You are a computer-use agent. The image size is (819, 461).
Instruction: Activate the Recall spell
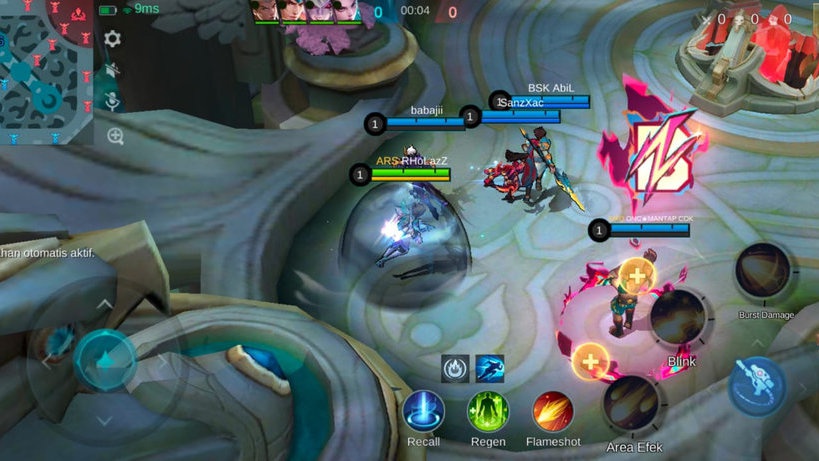coord(423,411)
